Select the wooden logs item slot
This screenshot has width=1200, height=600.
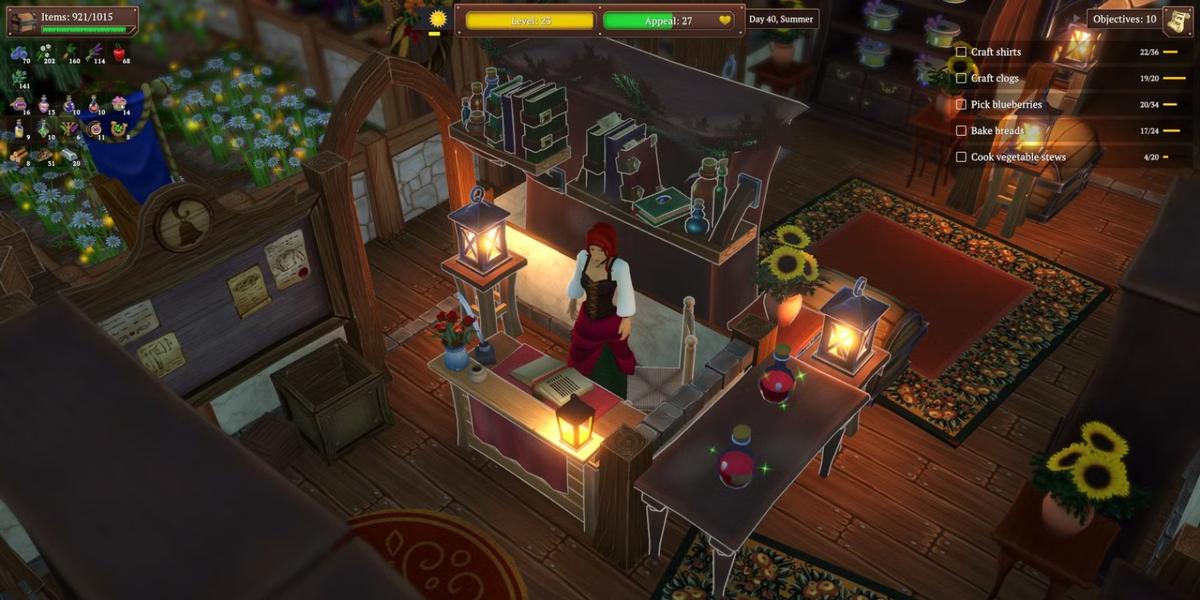pos(18,154)
